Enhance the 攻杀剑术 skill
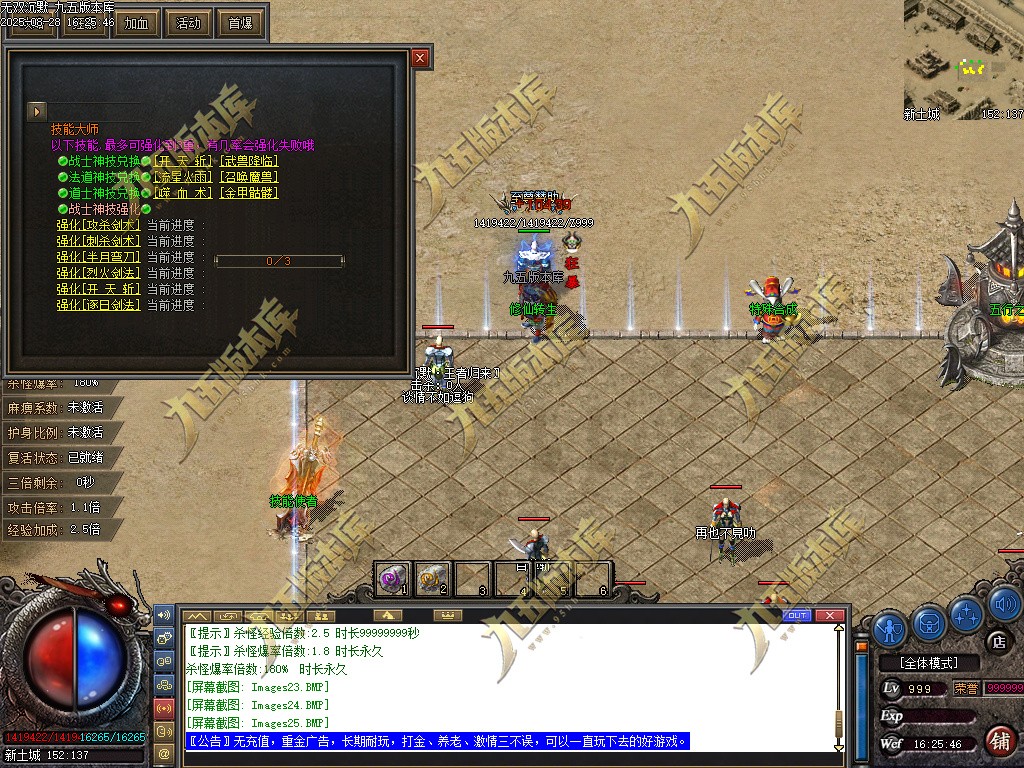The height and width of the screenshot is (768, 1024). point(98,225)
